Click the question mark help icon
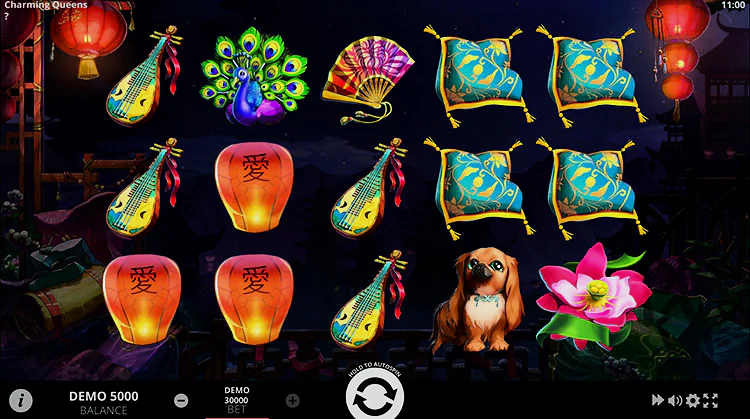 coord(6,16)
